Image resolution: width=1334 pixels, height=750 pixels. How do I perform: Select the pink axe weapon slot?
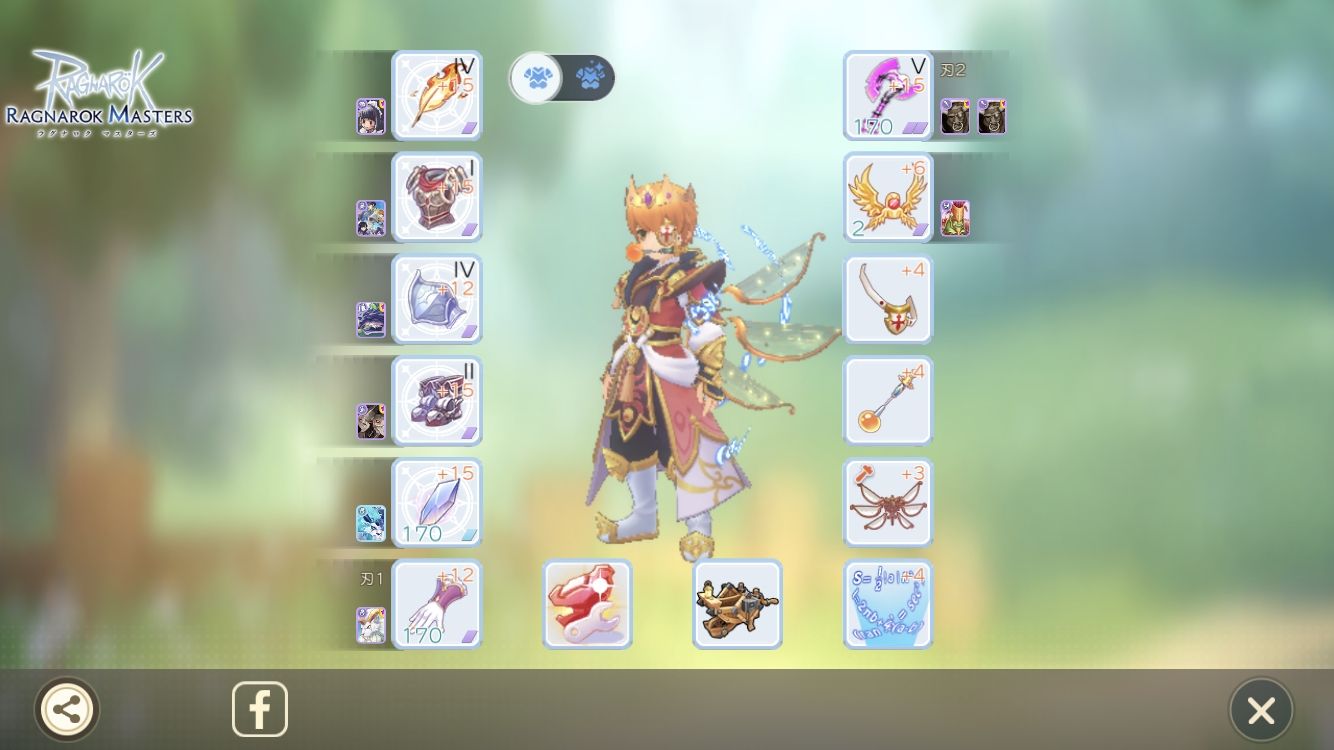[888, 95]
